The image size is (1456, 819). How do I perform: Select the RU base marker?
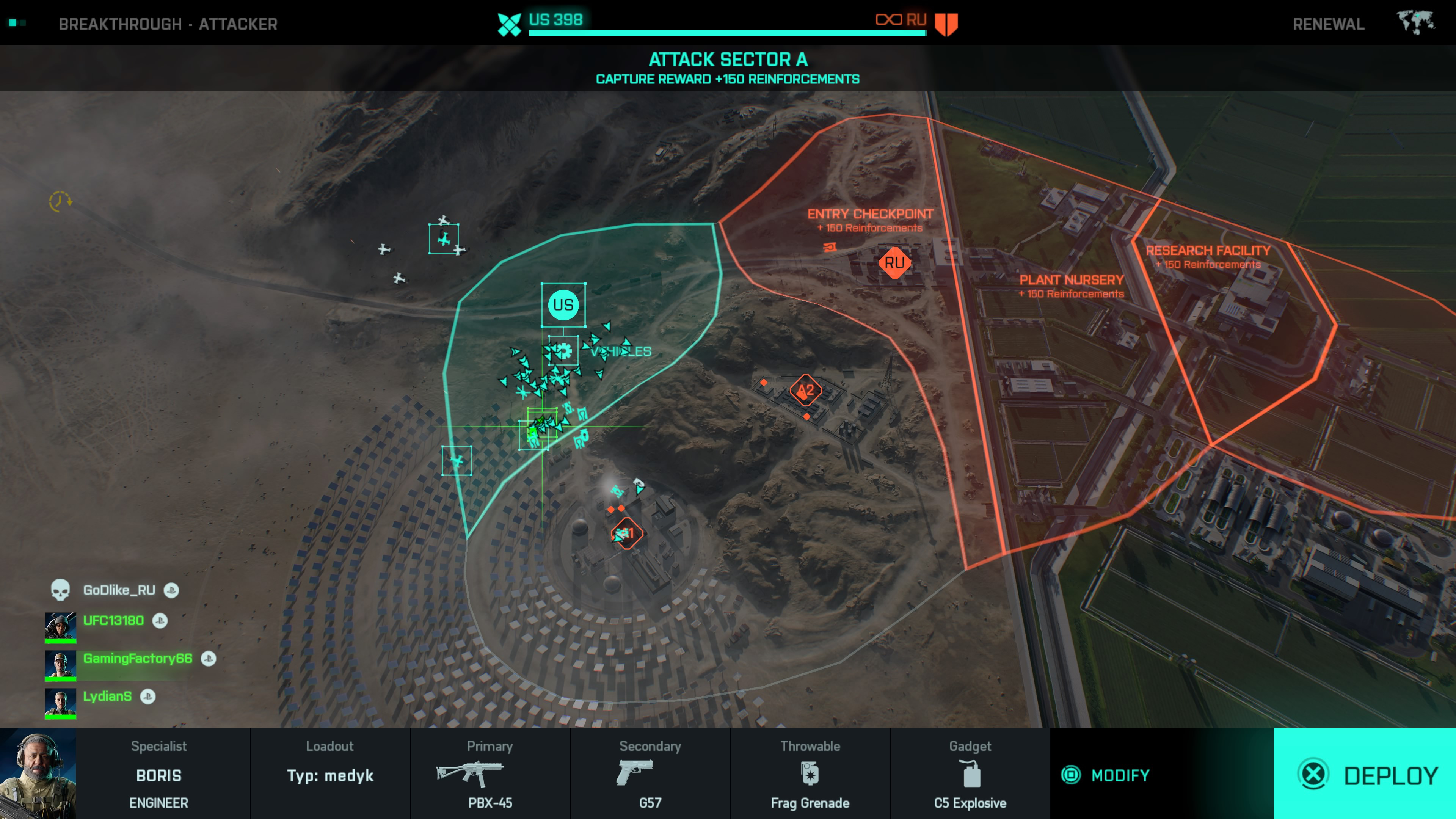(894, 262)
